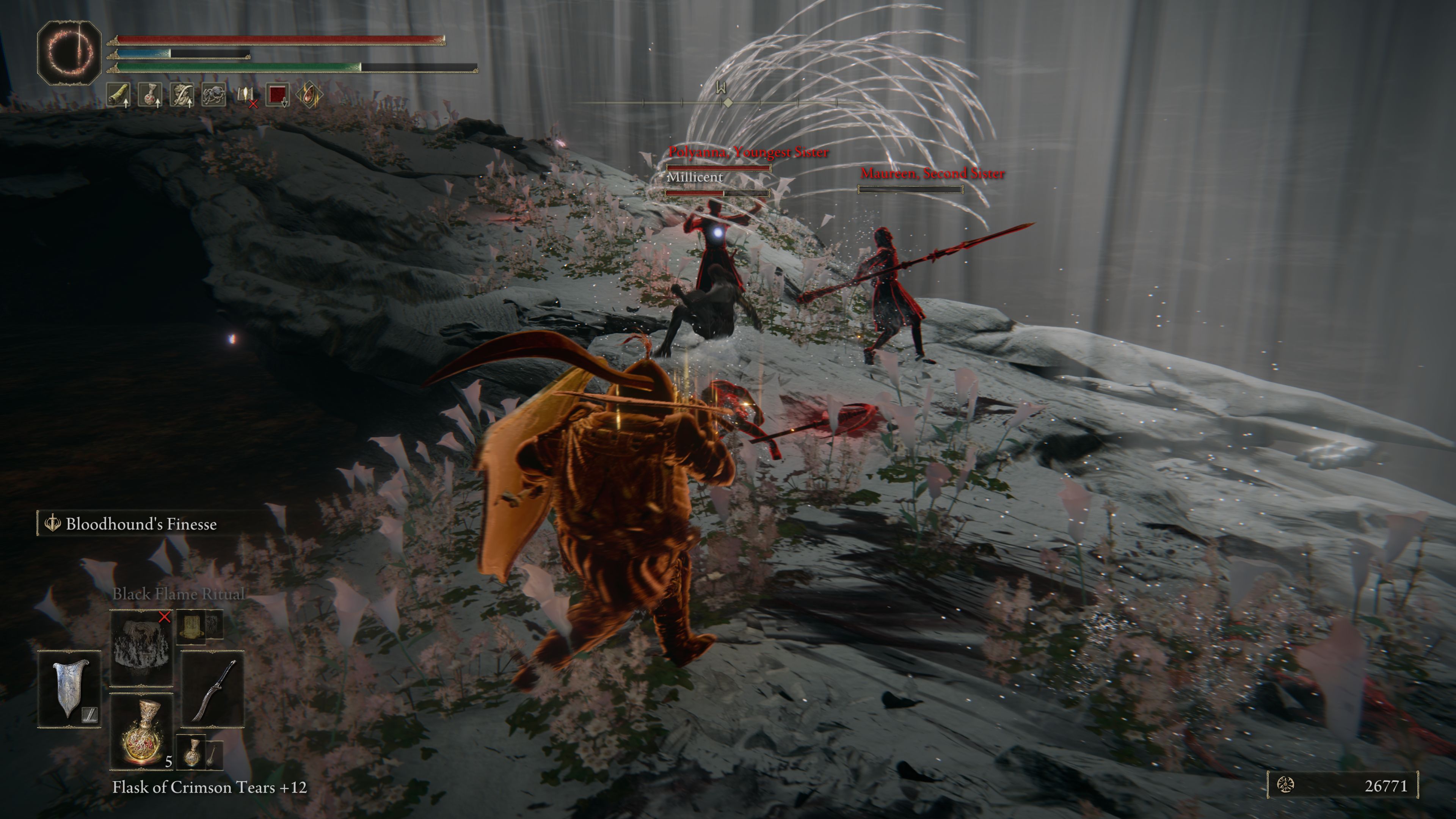This screenshot has width=1456, height=819.
Task: Click the glowing ring emblem in the corner
Action: pos(69,53)
